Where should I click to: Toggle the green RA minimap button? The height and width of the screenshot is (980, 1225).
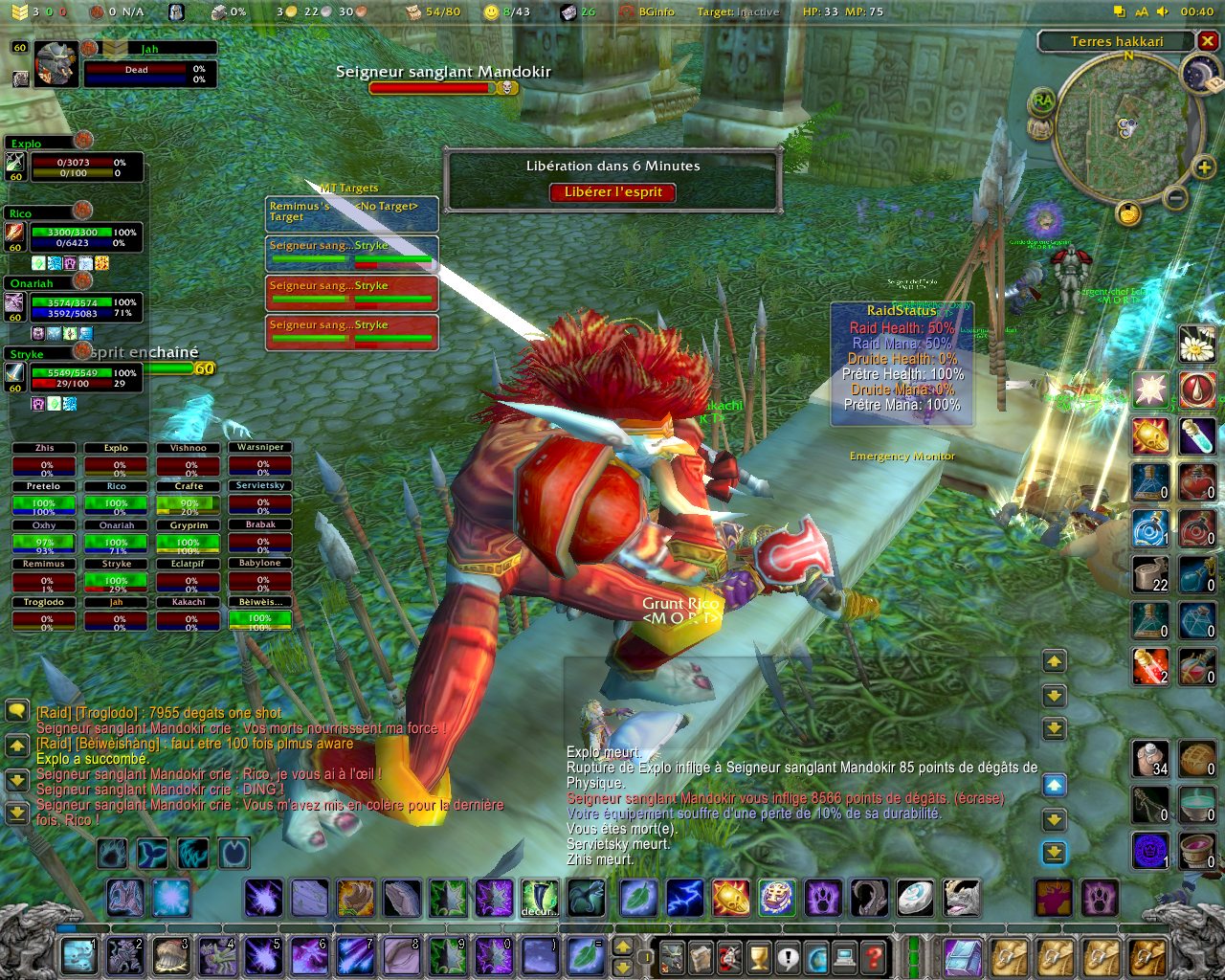[x=1042, y=100]
